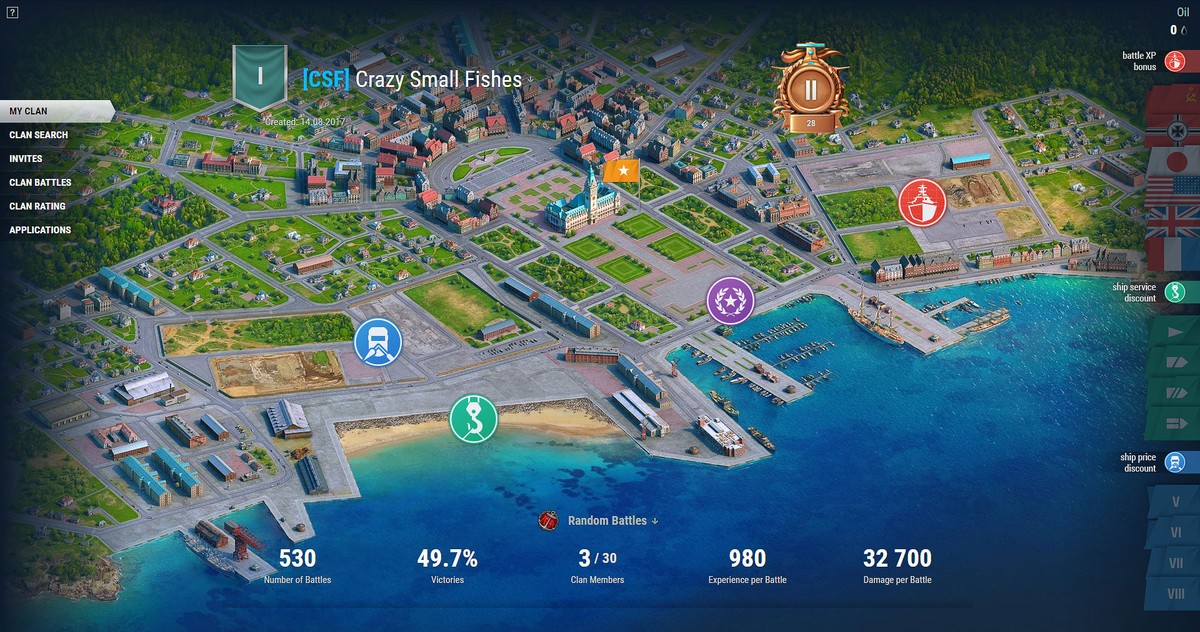The image size is (1200, 632).
Task: Choose the purple star wreath building icon
Action: point(730,300)
